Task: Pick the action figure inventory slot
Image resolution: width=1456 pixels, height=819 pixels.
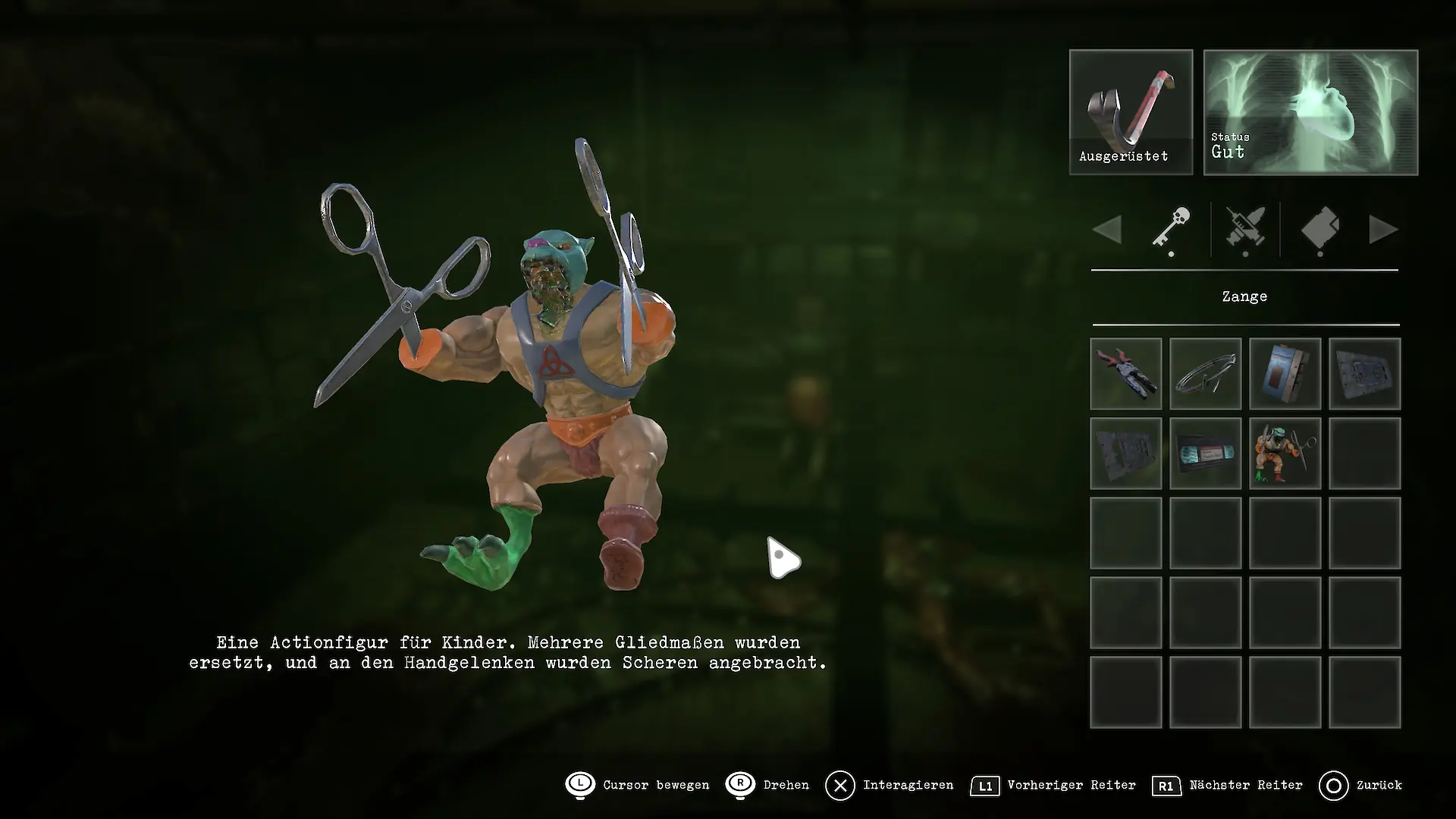Action: pyautogui.click(x=1285, y=453)
